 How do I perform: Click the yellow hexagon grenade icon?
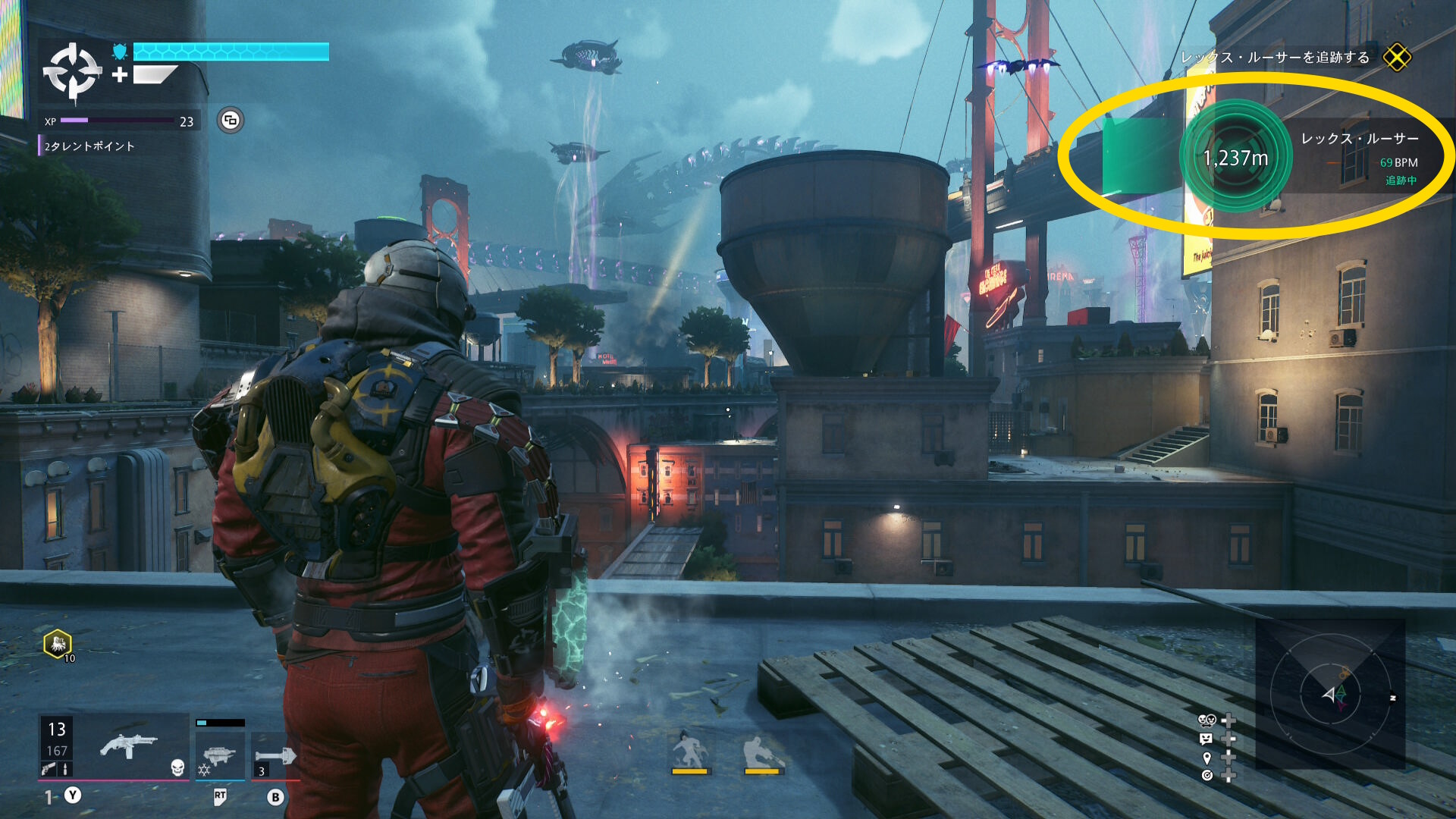(58, 645)
